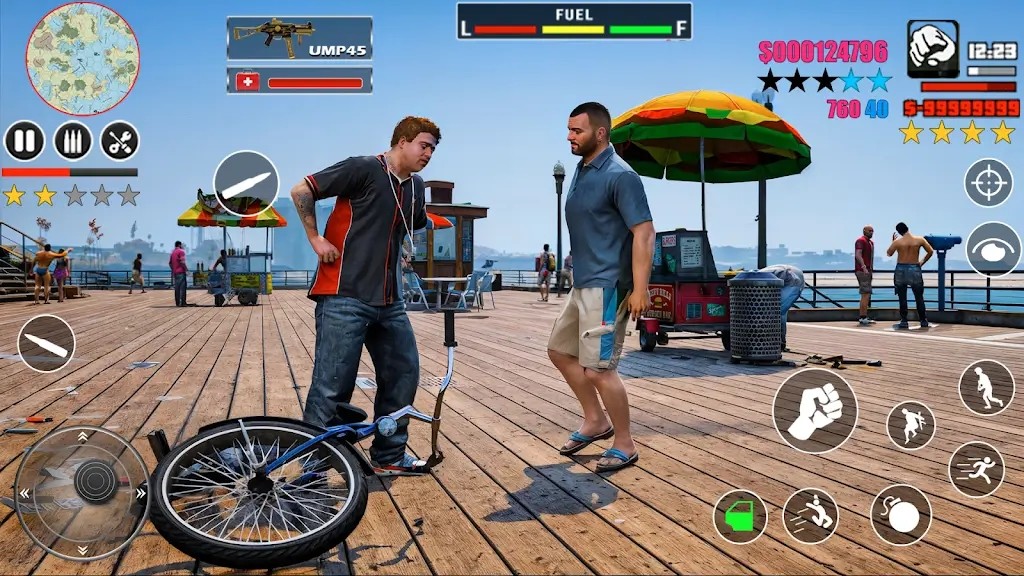Use the sliding kick figure button
The image size is (1024, 576).
810,515
